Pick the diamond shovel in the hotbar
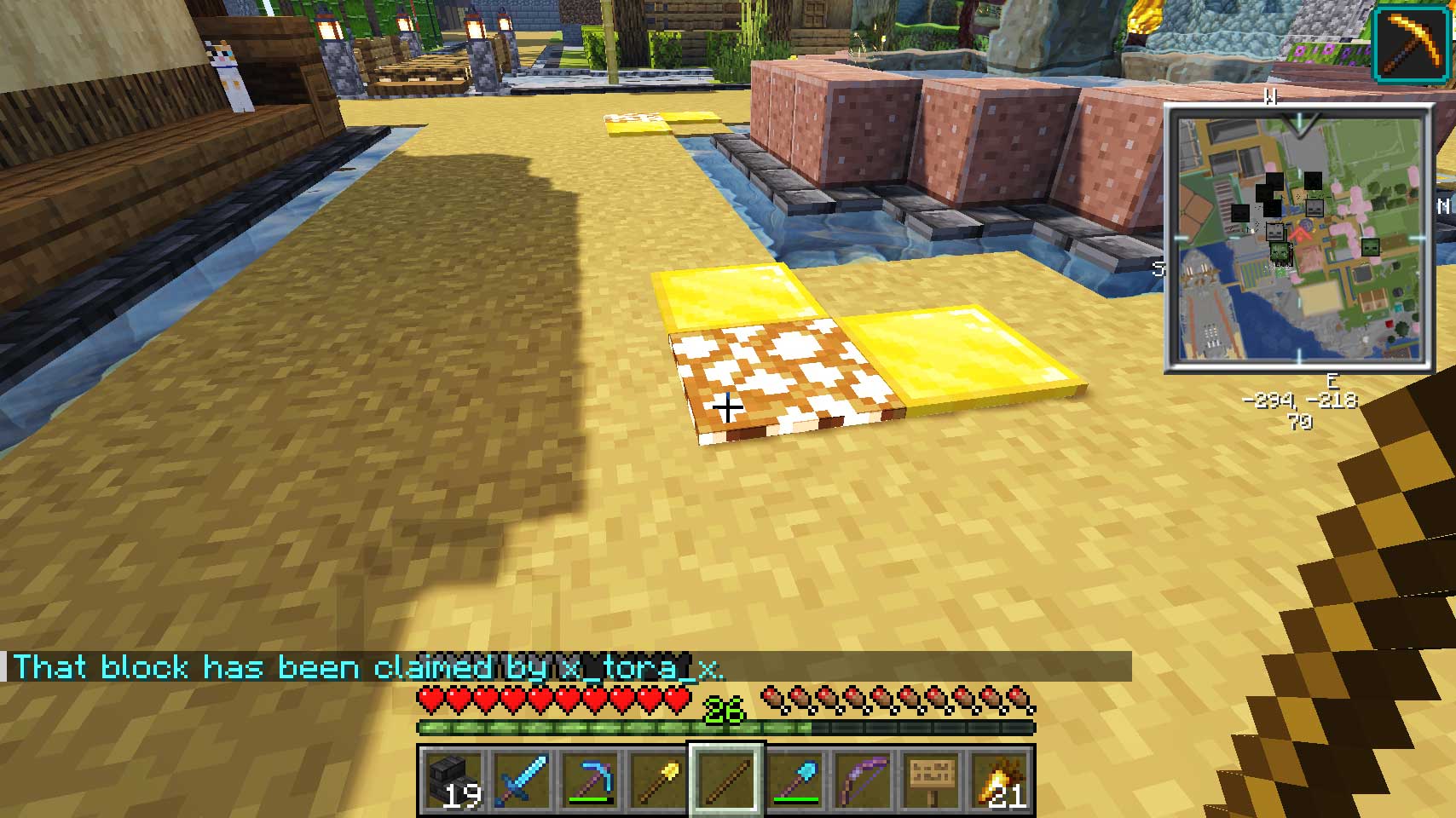Image resolution: width=1456 pixels, height=818 pixels. pyautogui.click(x=794, y=780)
